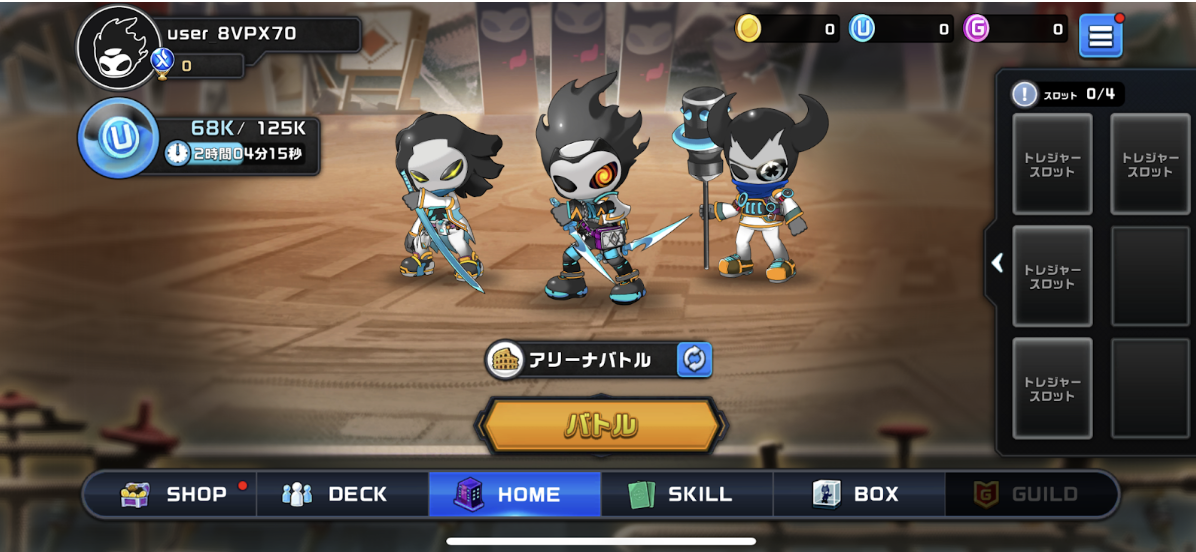Viewport: 1196px width, 552px height.
Task: Select the HOME tab
Action: coord(515,494)
